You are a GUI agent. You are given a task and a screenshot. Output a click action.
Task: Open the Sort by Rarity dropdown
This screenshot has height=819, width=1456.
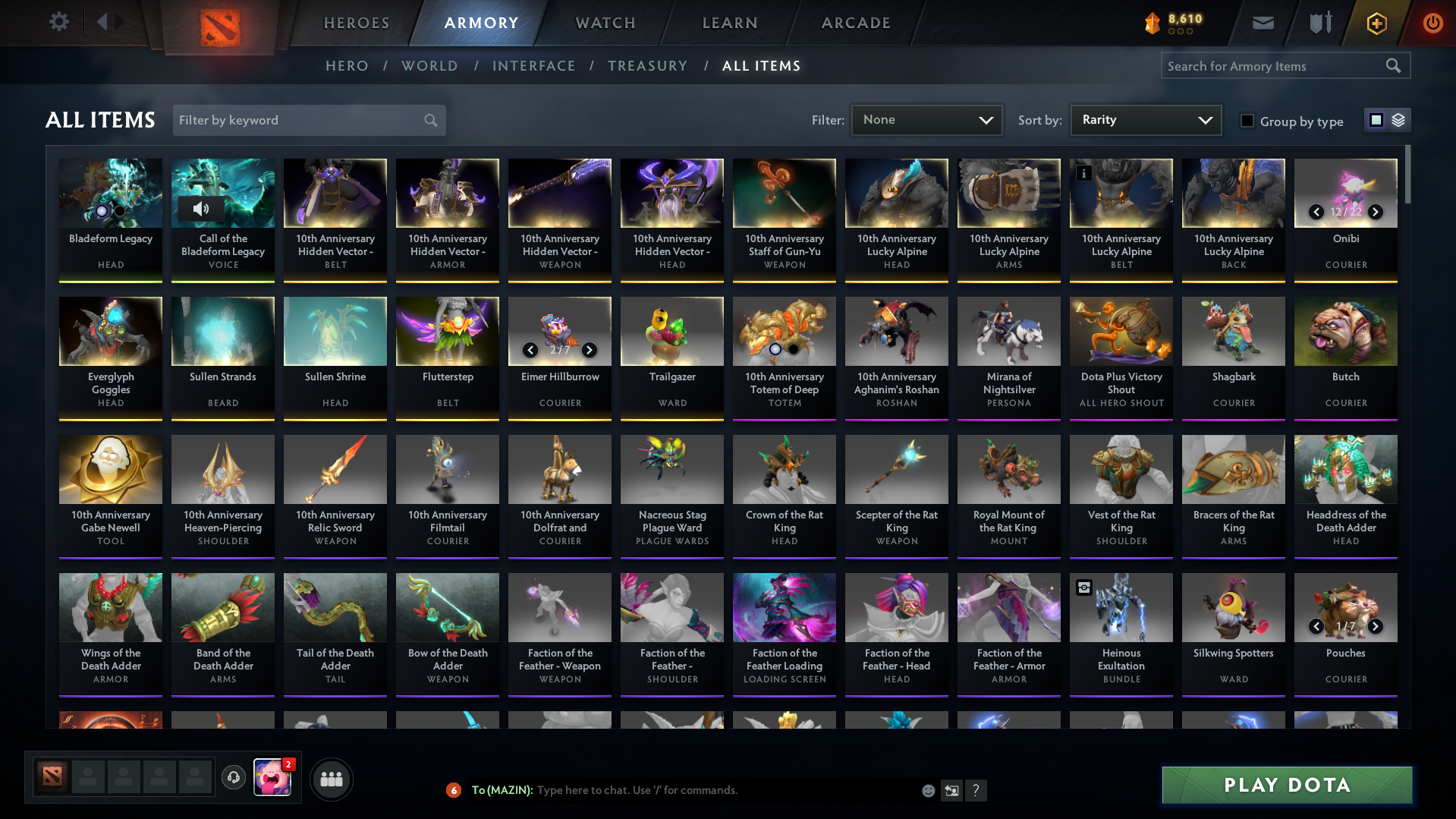pyautogui.click(x=1145, y=120)
